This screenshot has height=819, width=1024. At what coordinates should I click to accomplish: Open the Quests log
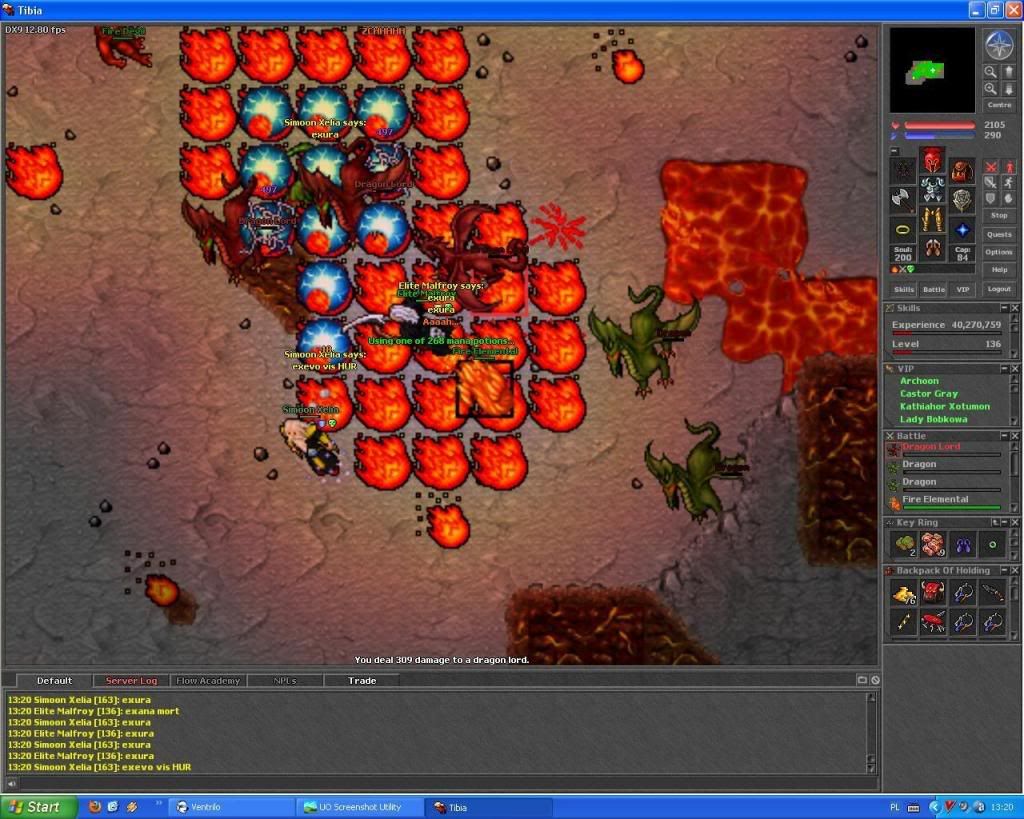pos(999,234)
